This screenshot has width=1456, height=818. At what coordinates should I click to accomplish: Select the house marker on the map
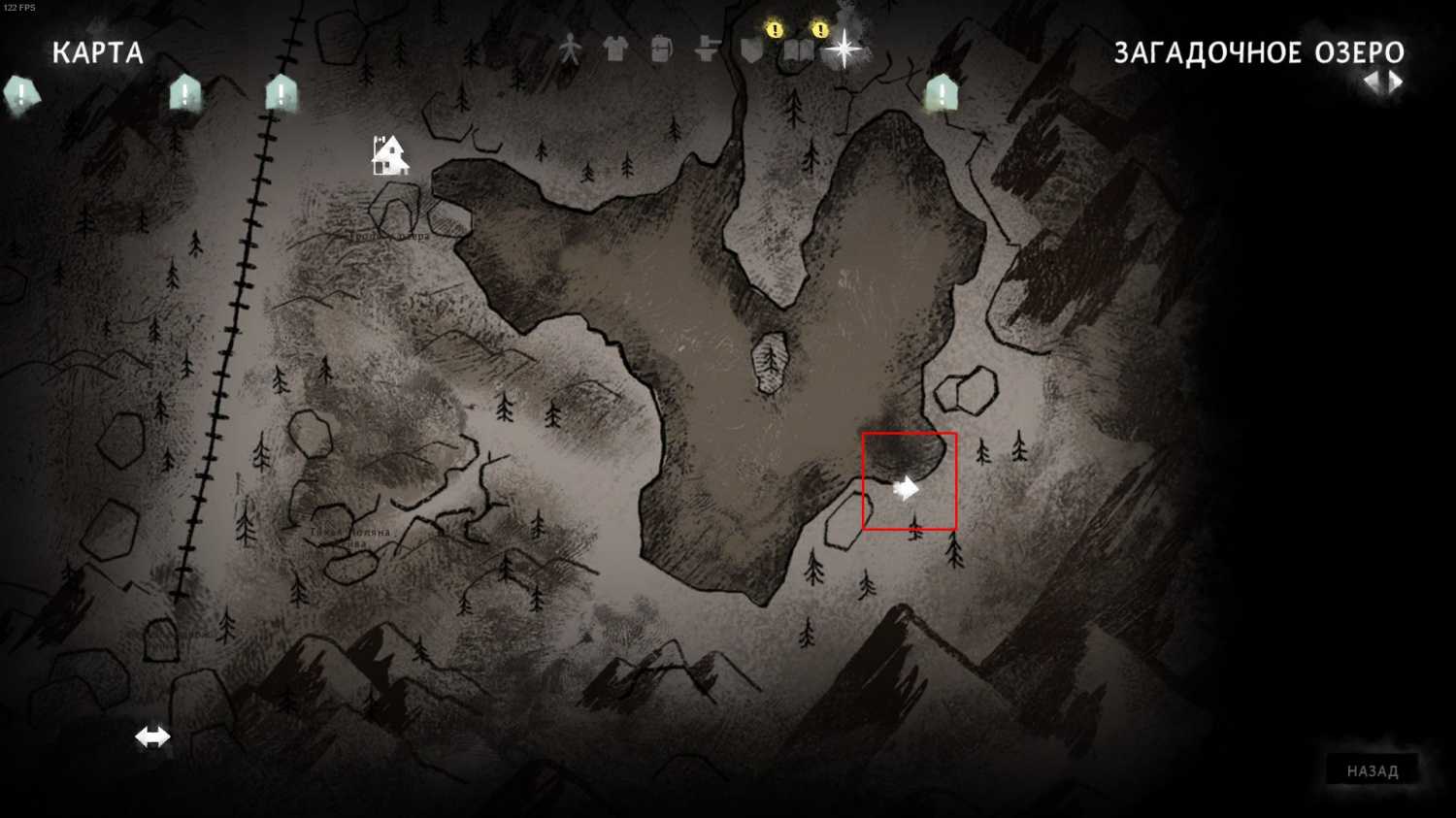coord(389,155)
